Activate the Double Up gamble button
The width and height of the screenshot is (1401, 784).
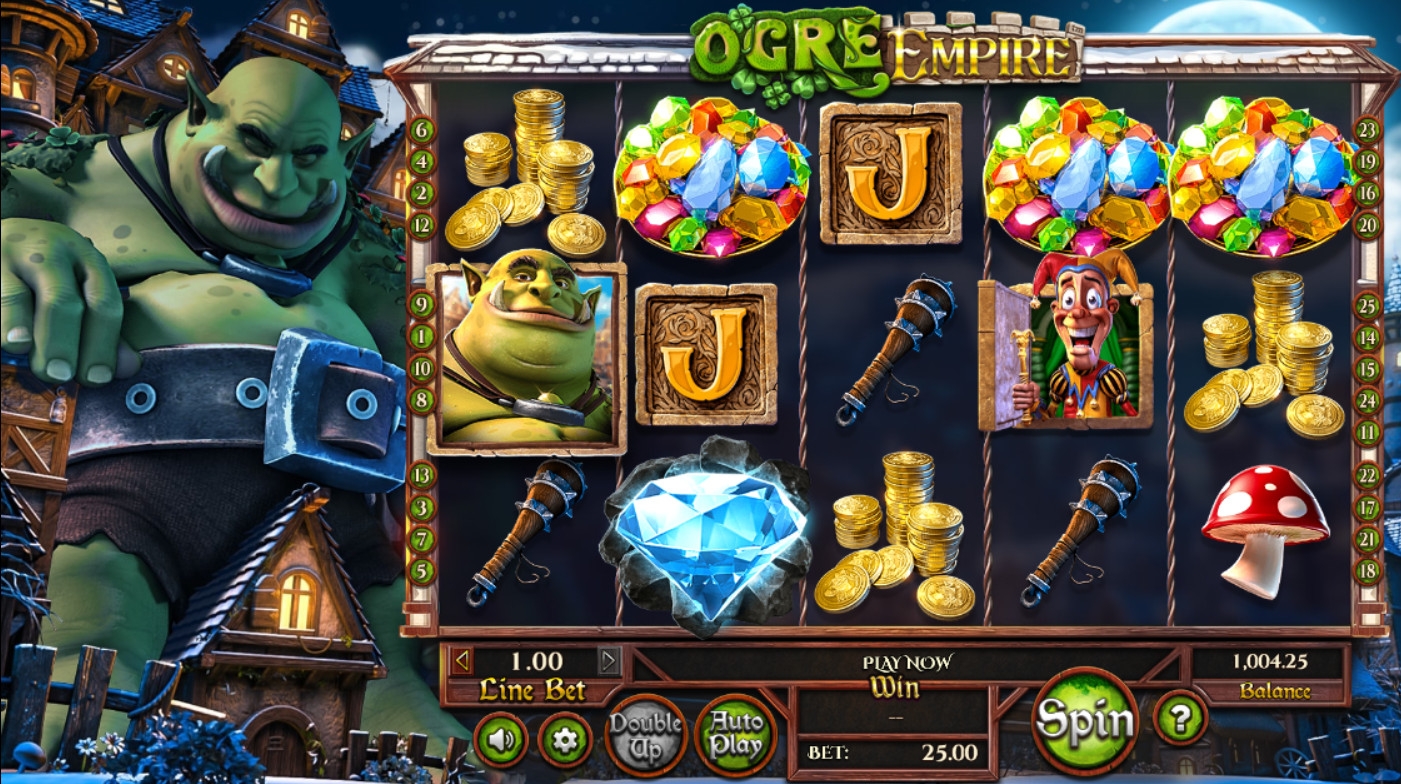coord(646,735)
